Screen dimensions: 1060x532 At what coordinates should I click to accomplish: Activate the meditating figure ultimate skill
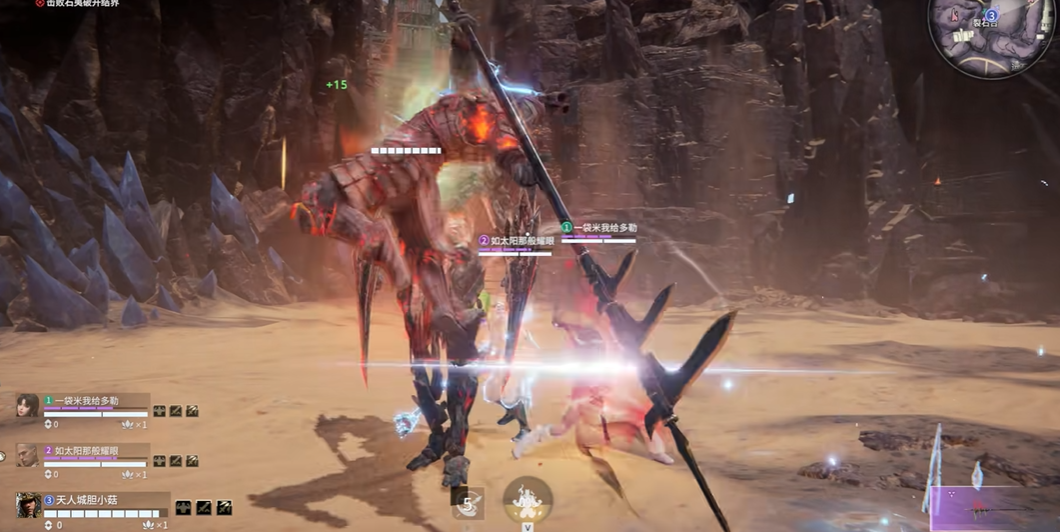point(527,499)
